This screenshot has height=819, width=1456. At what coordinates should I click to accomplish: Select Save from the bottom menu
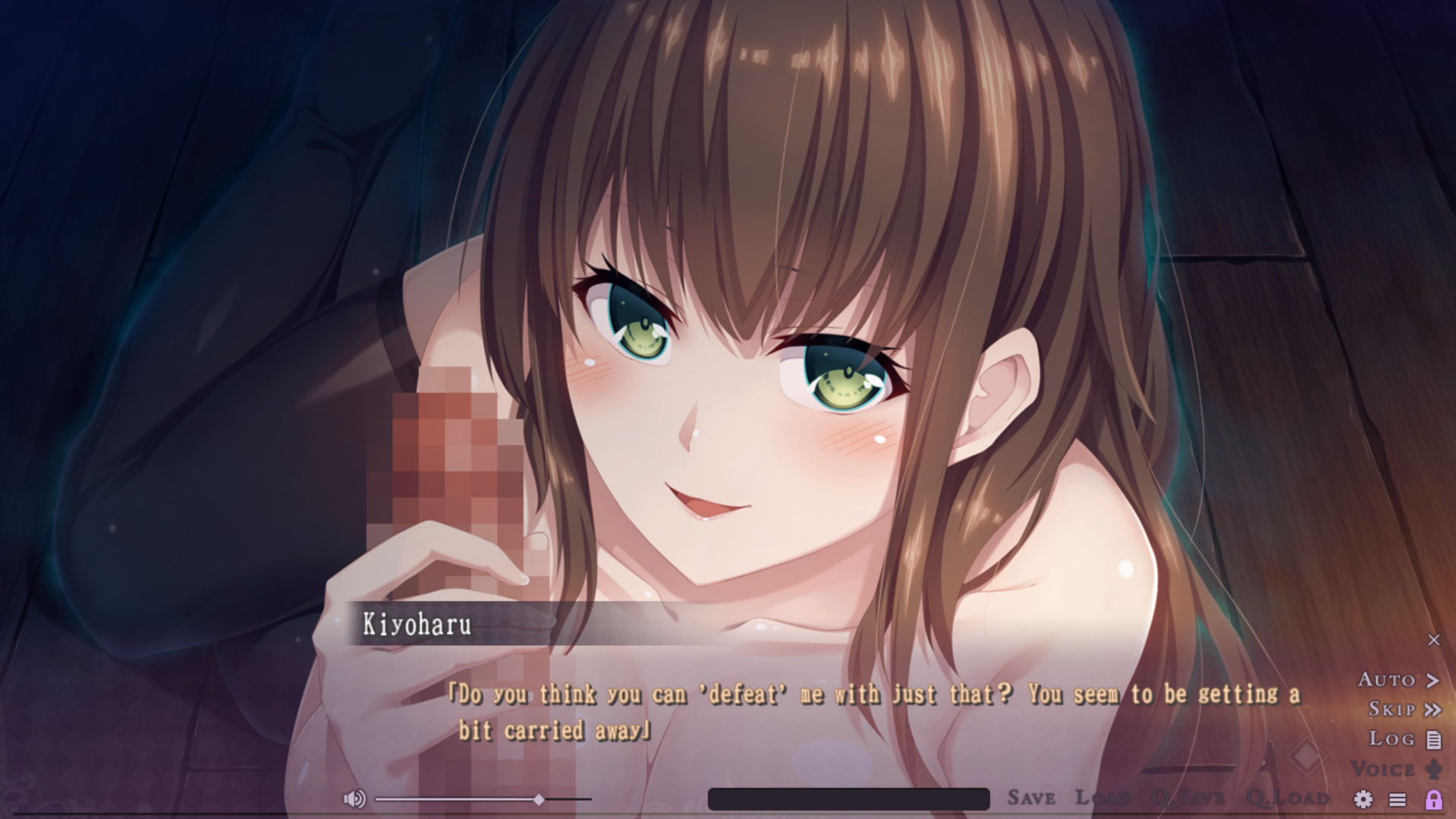[x=1030, y=797]
